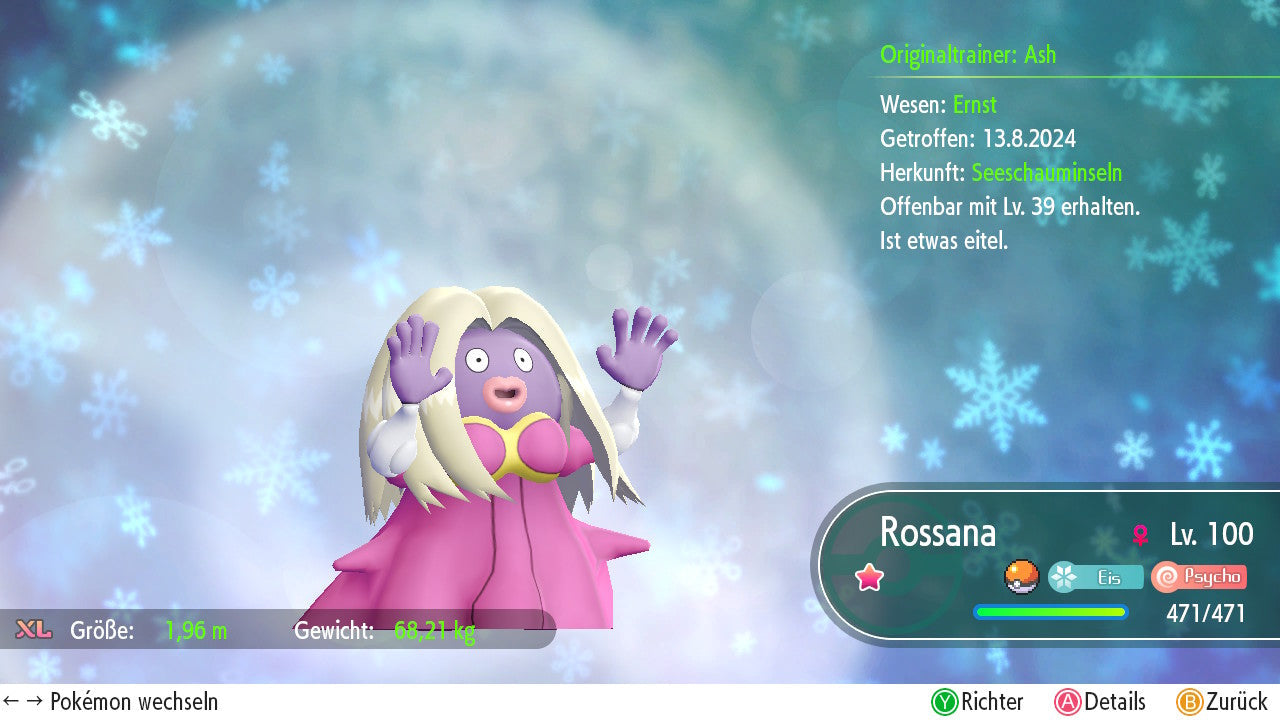1280x720 pixels.
Task: Click the Poké Ball icon beside Rossana
Action: coord(1021,577)
